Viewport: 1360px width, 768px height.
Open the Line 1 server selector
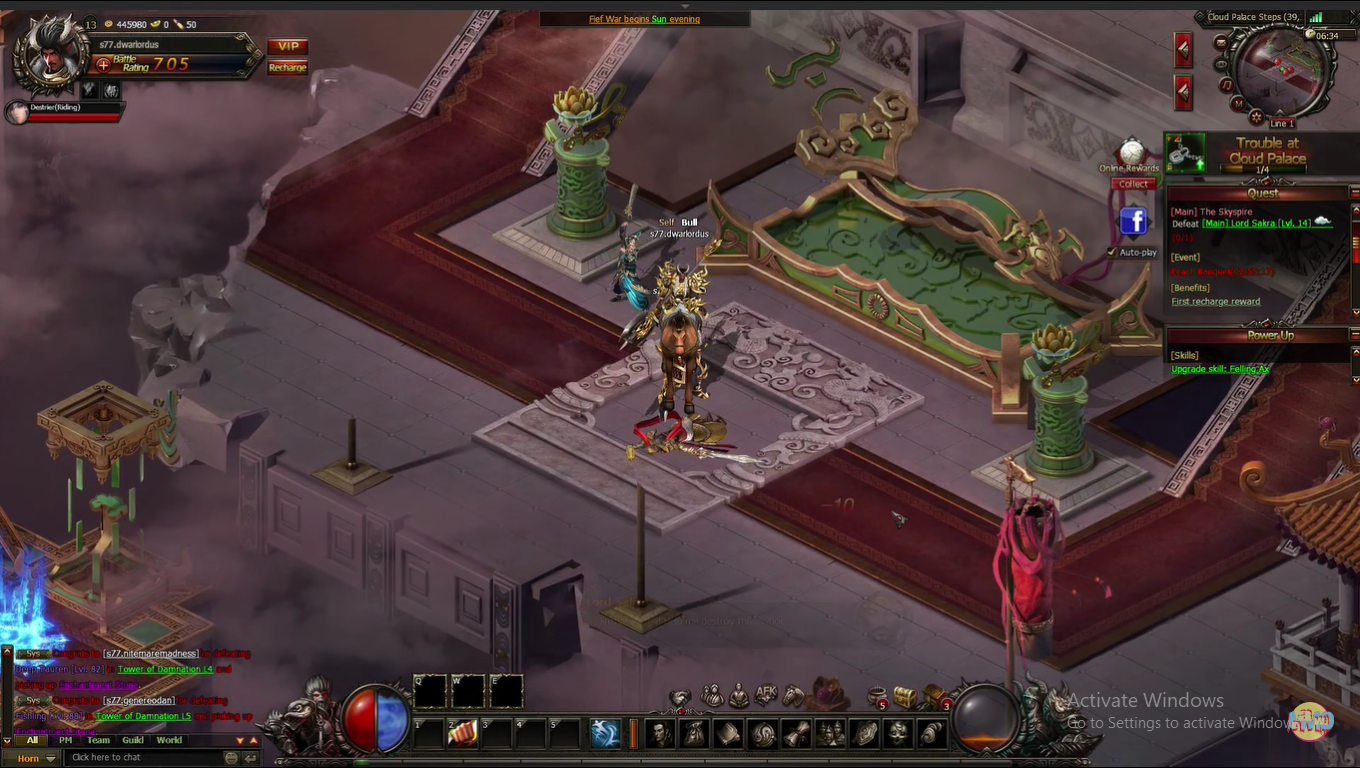(x=1281, y=123)
